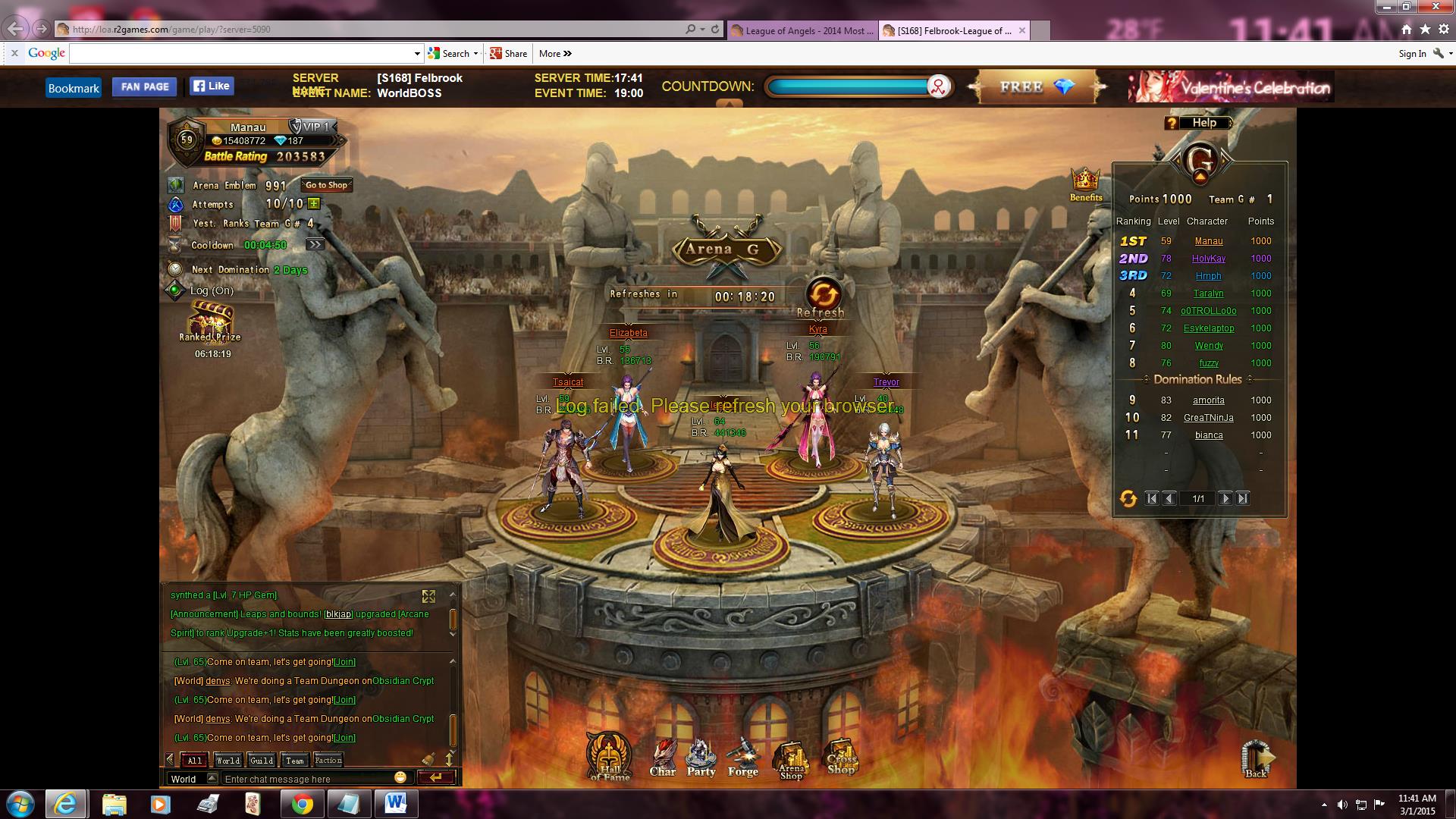Click the Facebook Like button

(x=212, y=86)
